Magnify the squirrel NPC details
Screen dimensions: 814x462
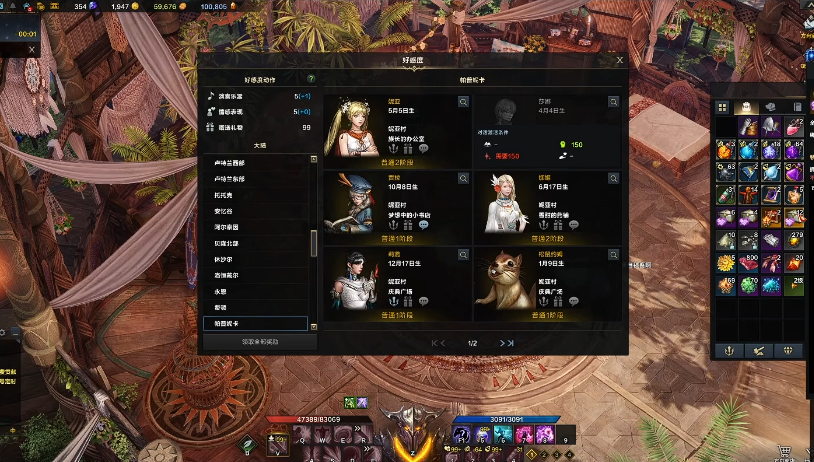pos(613,253)
